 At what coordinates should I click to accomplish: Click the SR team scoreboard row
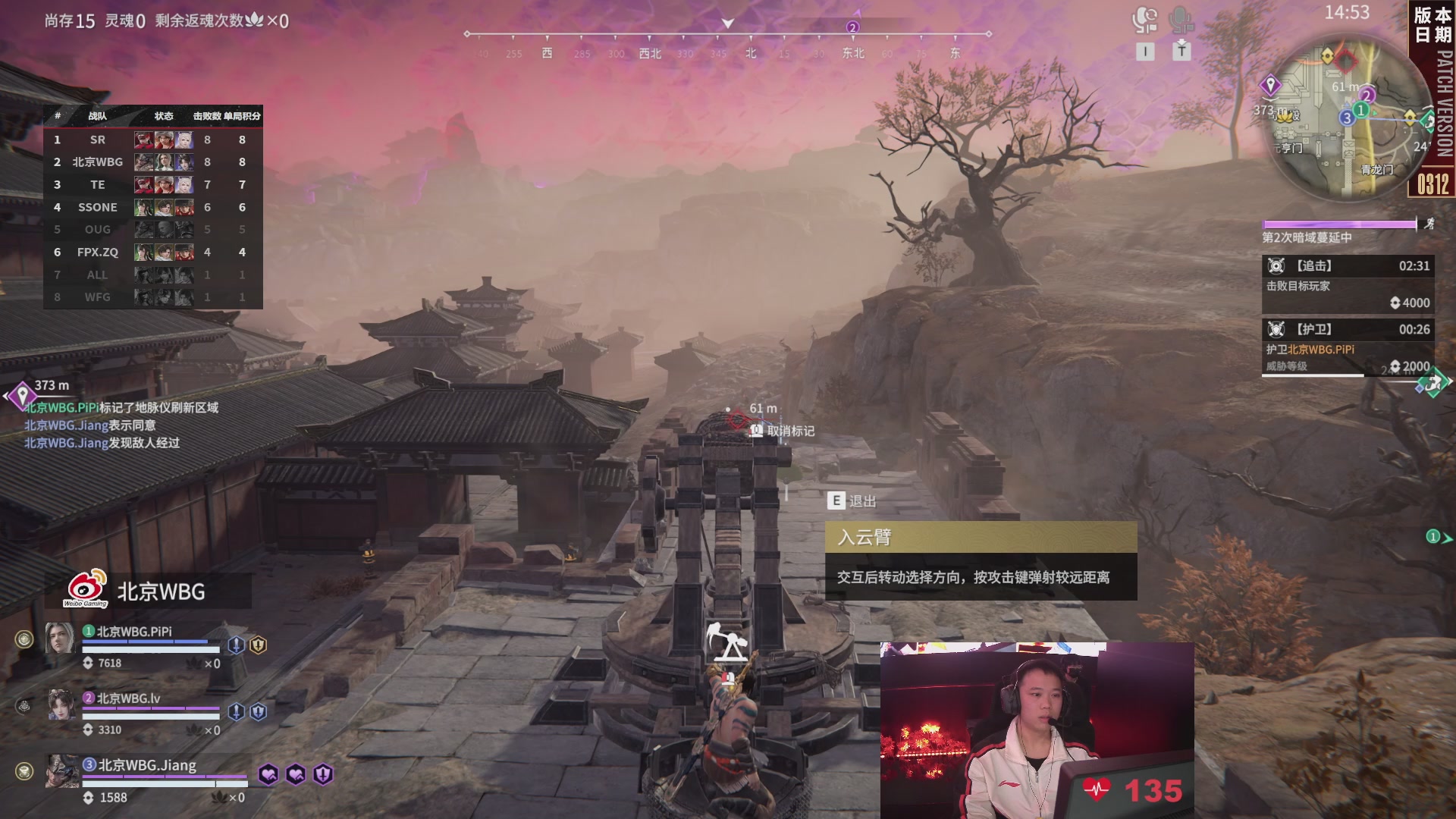(152, 140)
